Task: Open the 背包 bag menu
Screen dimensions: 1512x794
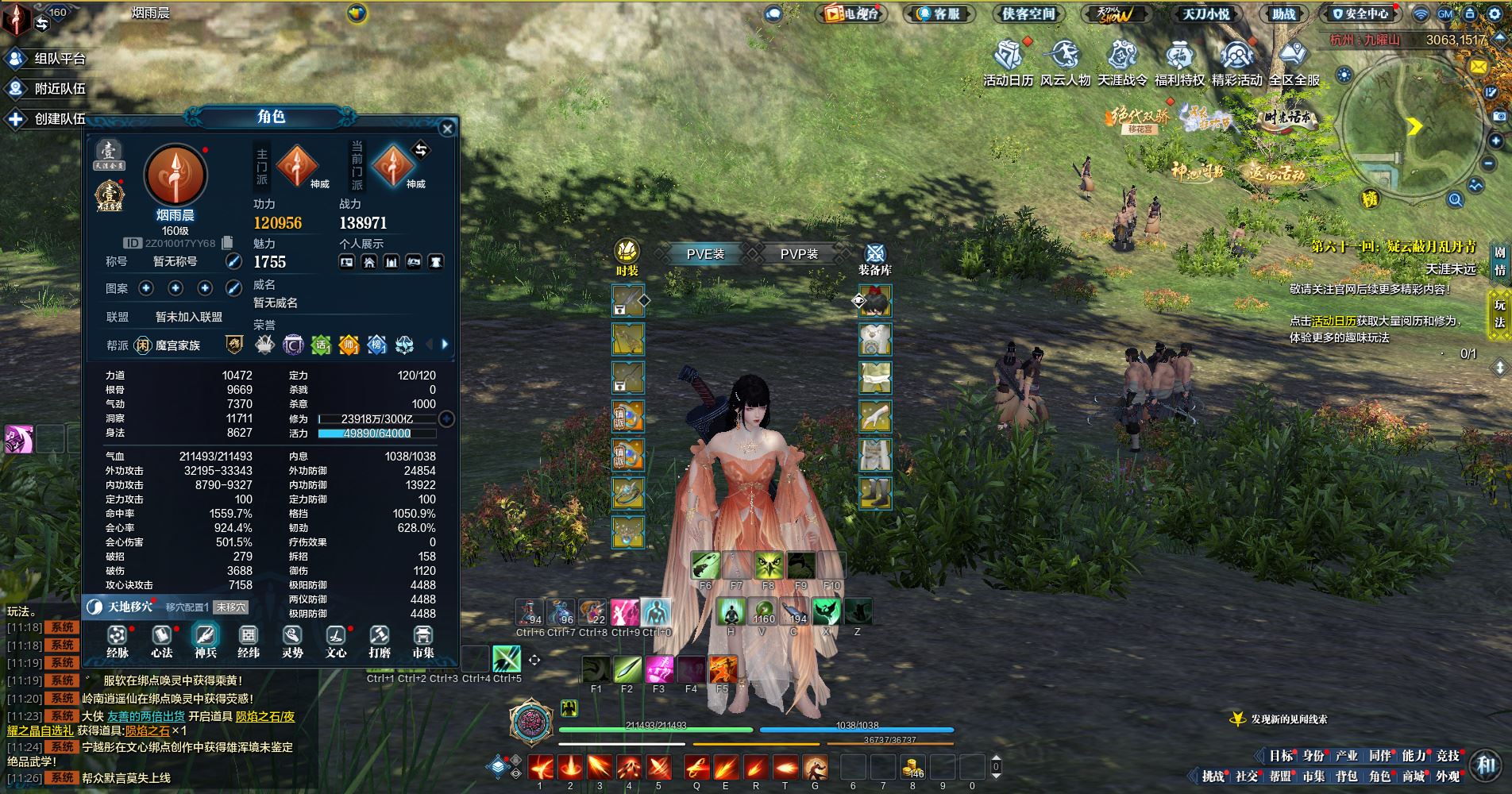Action: click(x=1347, y=777)
